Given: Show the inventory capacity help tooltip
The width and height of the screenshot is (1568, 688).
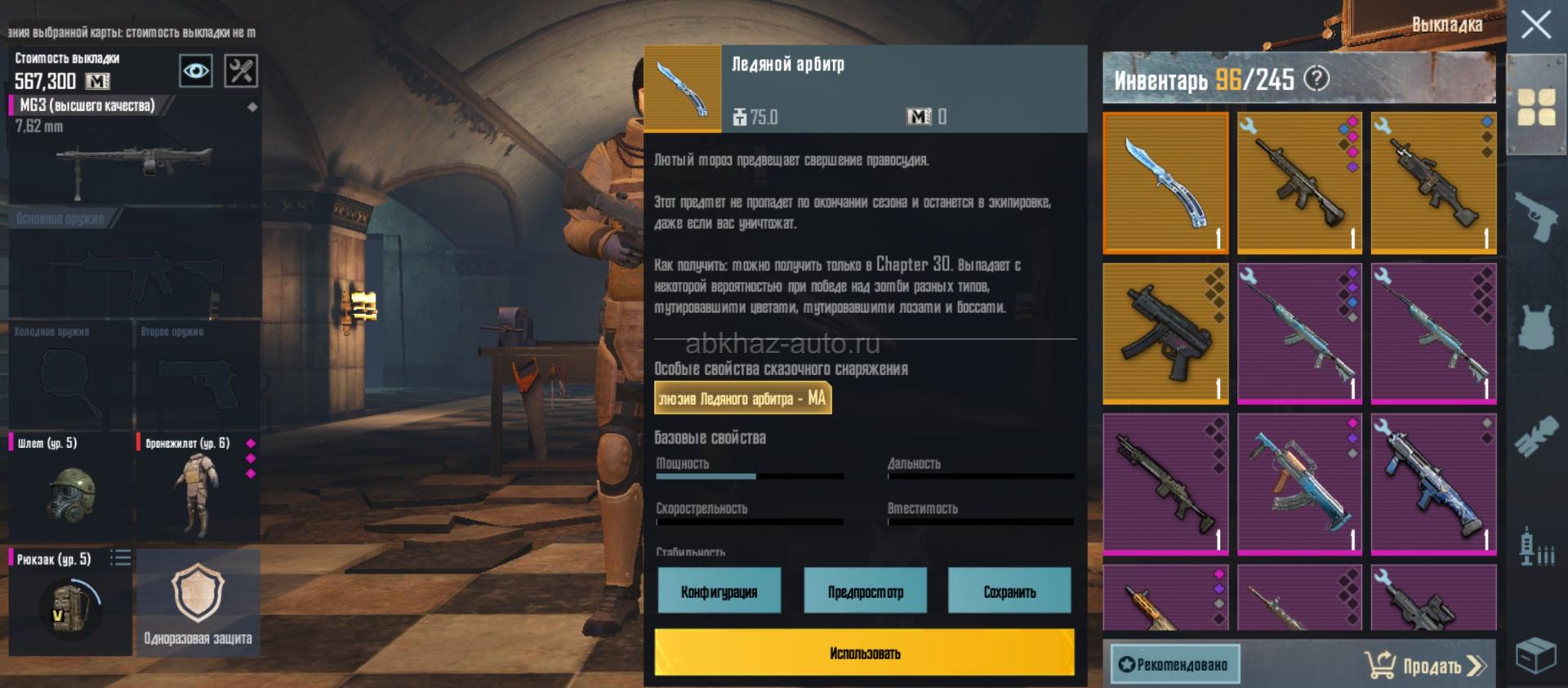Looking at the screenshot, I should tap(1316, 78).
